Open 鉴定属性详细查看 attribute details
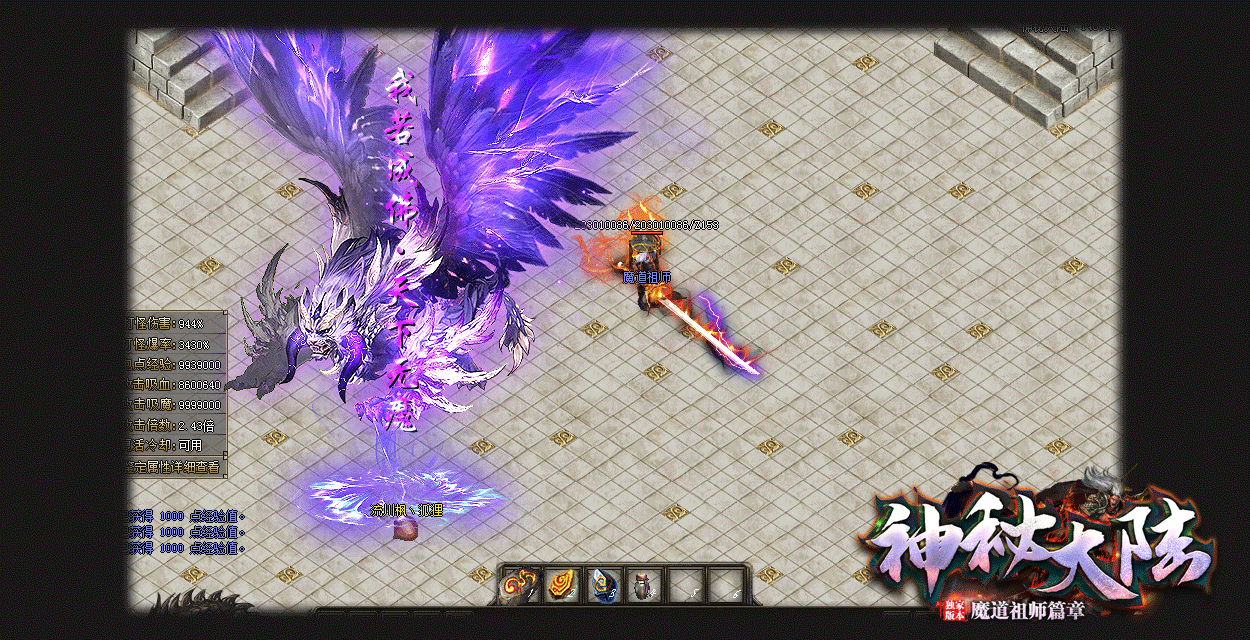The height and width of the screenshot is (640, 1250). pos(176,466)
